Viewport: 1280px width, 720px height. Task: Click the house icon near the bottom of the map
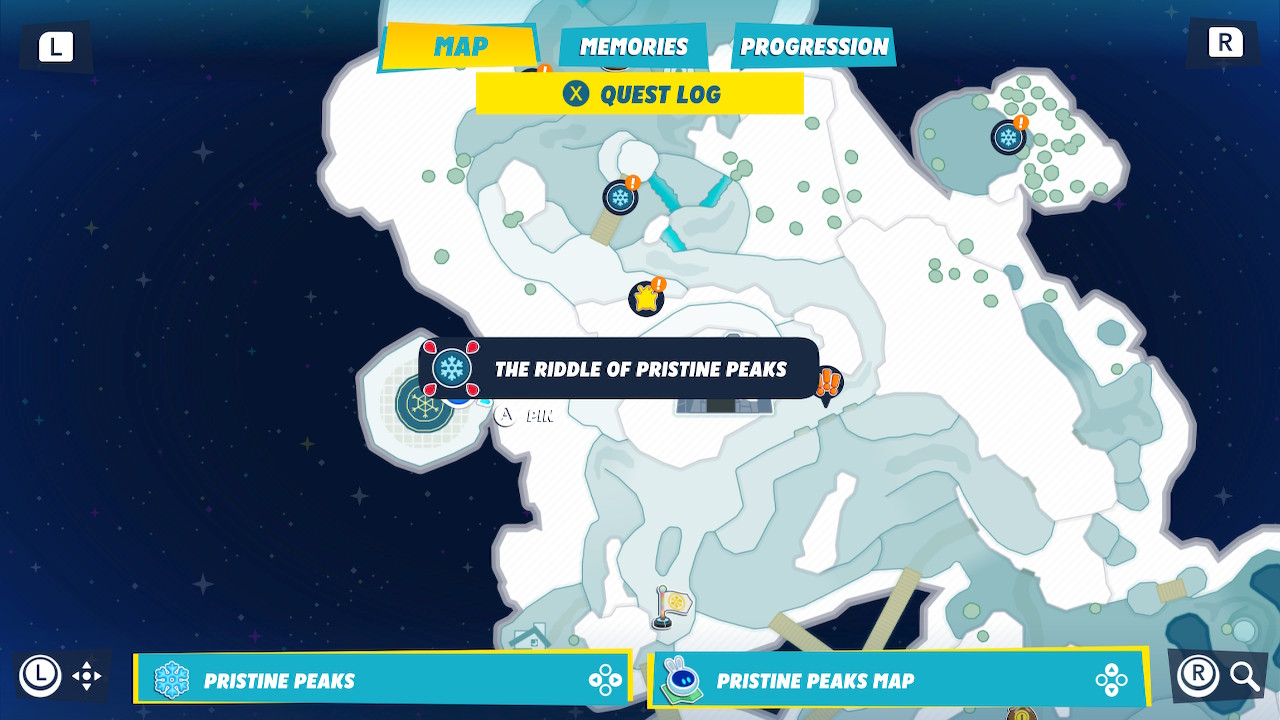coord(533,637)
